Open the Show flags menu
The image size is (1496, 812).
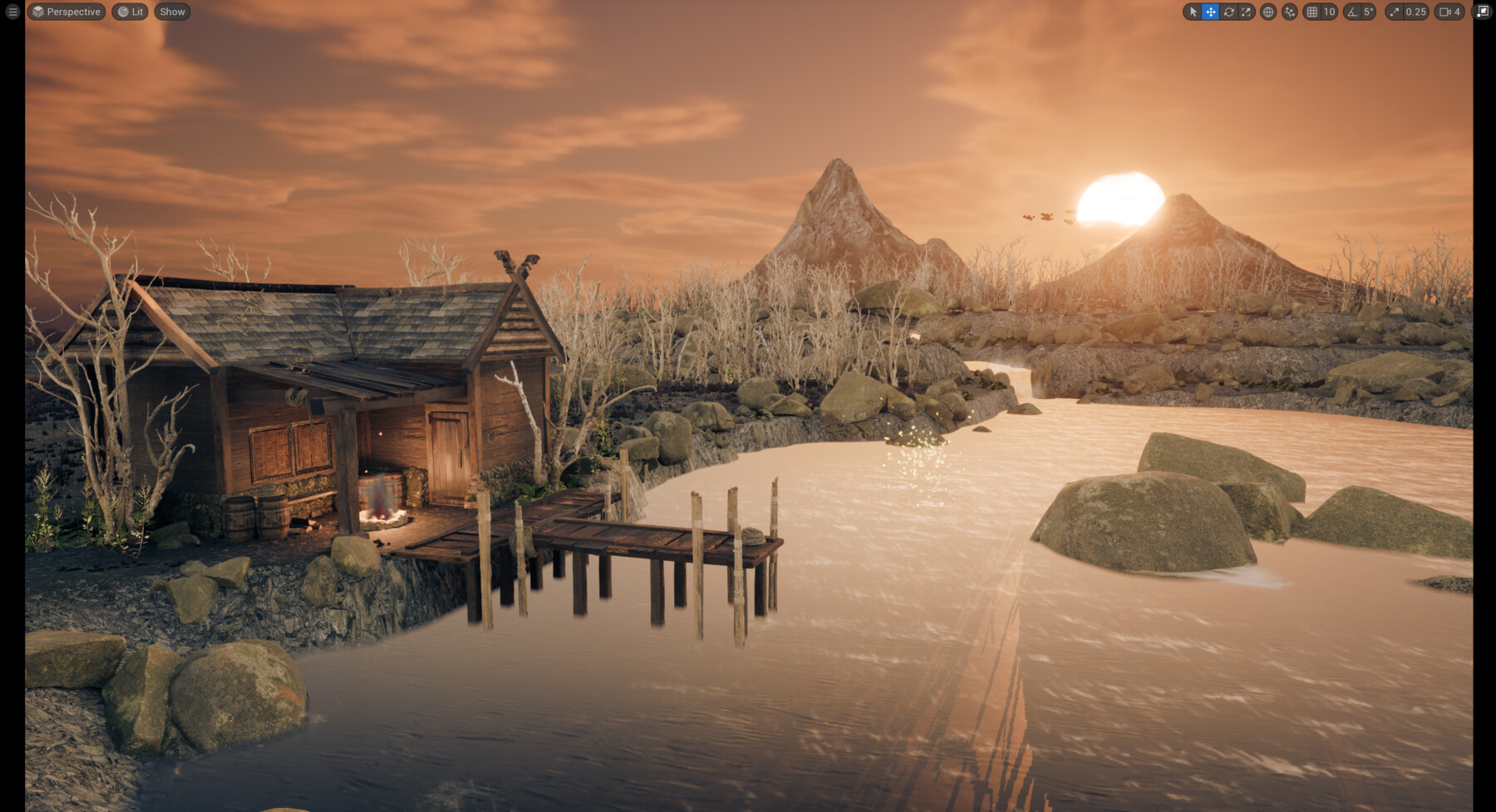[x=172, y=12]
